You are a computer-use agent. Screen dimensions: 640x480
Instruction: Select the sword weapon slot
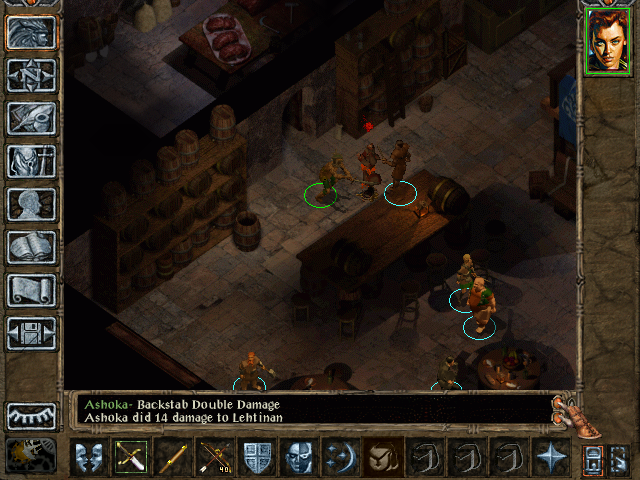pos(131,458)
